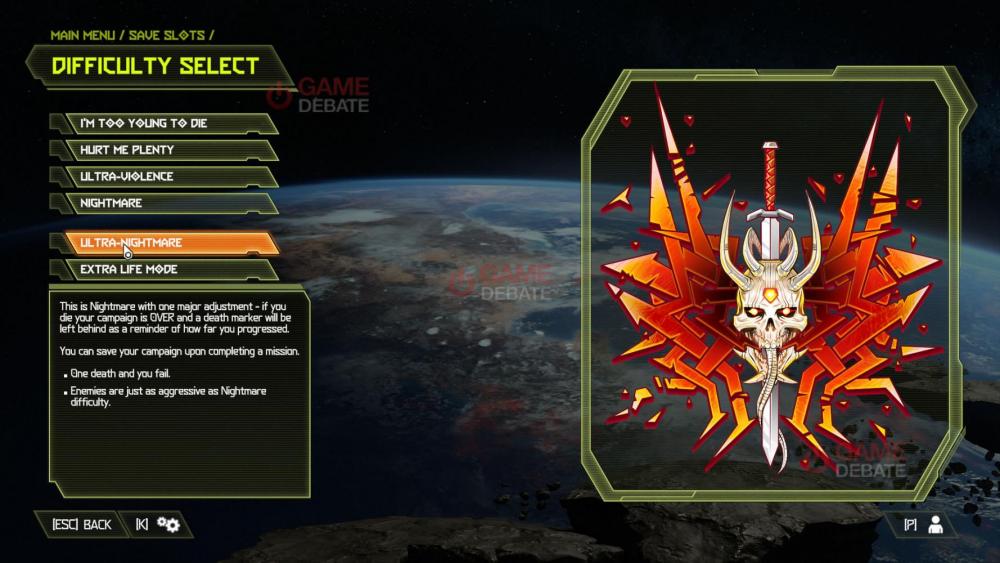
Task: Select I'm Too Young To Die difficulty
Action: (x=163, y=124)
